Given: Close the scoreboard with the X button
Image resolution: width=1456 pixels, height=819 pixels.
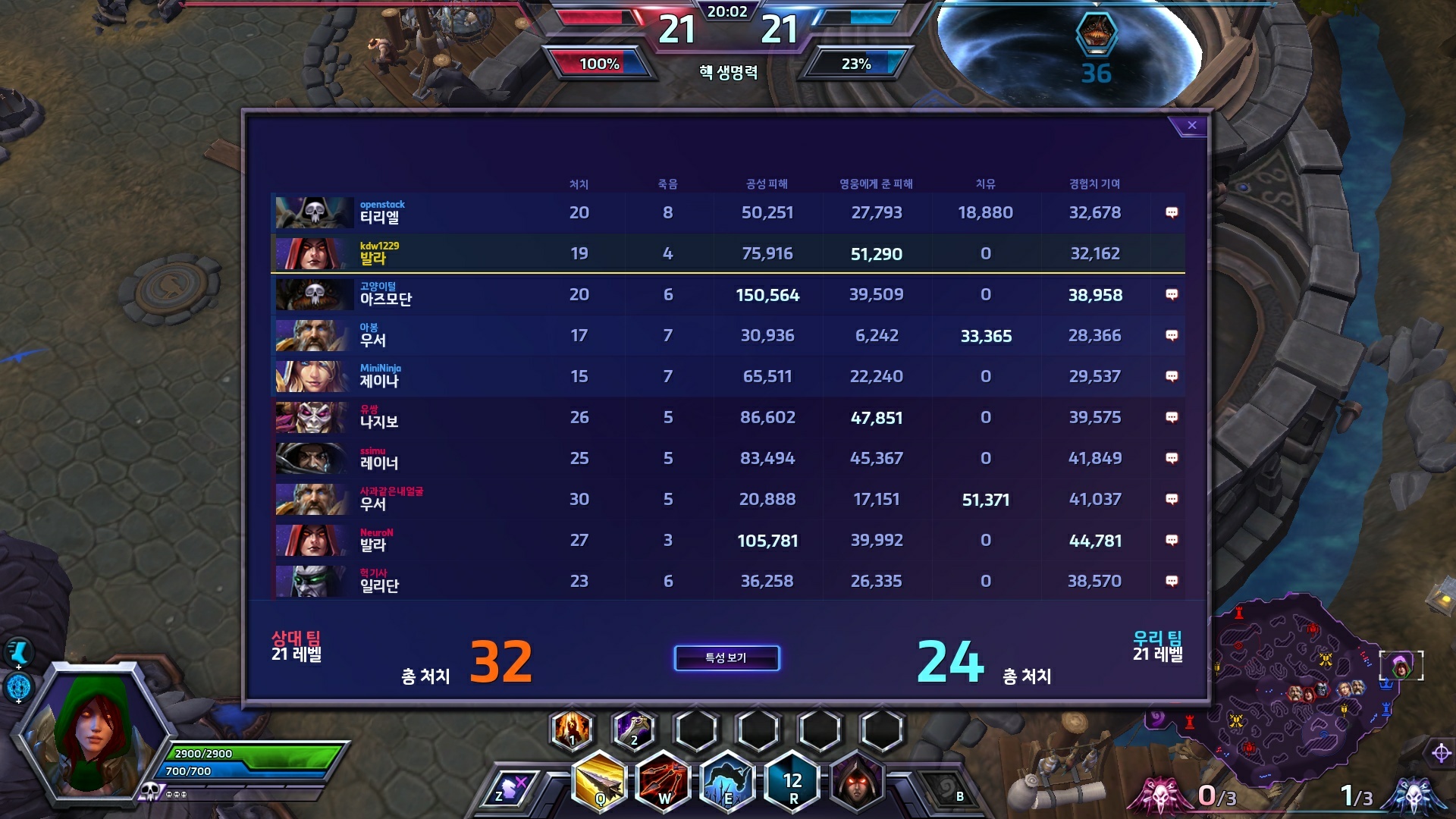Looking at the screenshot, I should tap(1191, 126).
